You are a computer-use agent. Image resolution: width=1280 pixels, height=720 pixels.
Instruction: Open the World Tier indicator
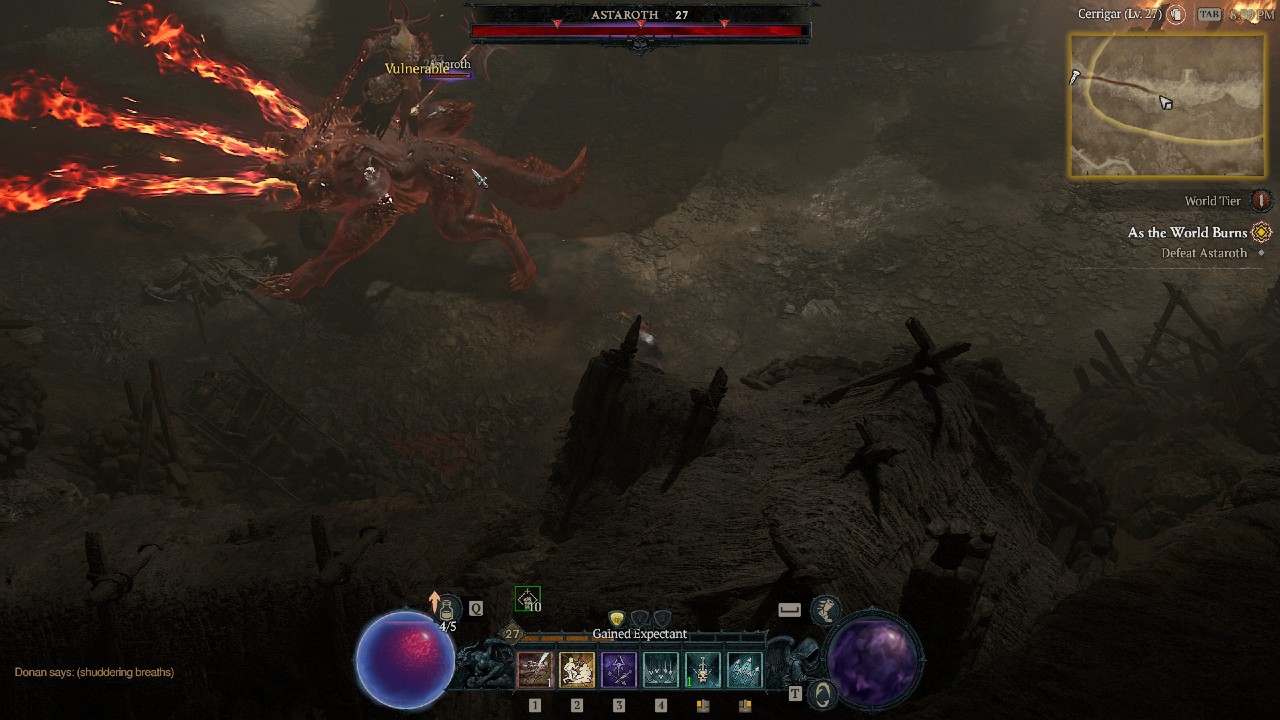[1261, 201]
